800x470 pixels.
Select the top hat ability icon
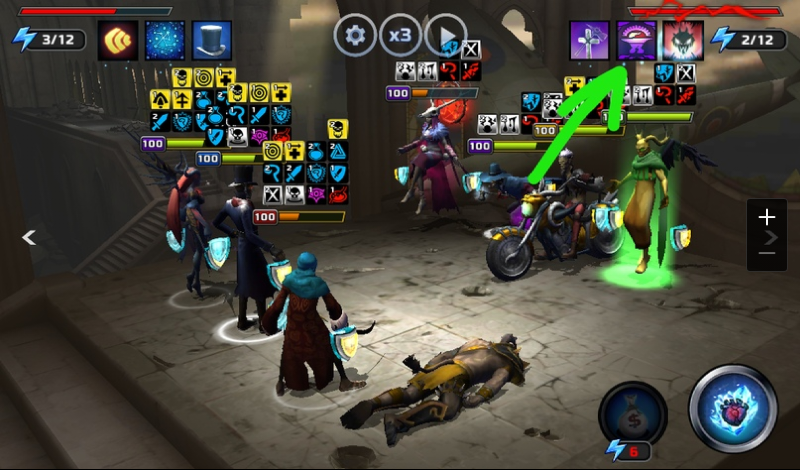tap(212, 40)
